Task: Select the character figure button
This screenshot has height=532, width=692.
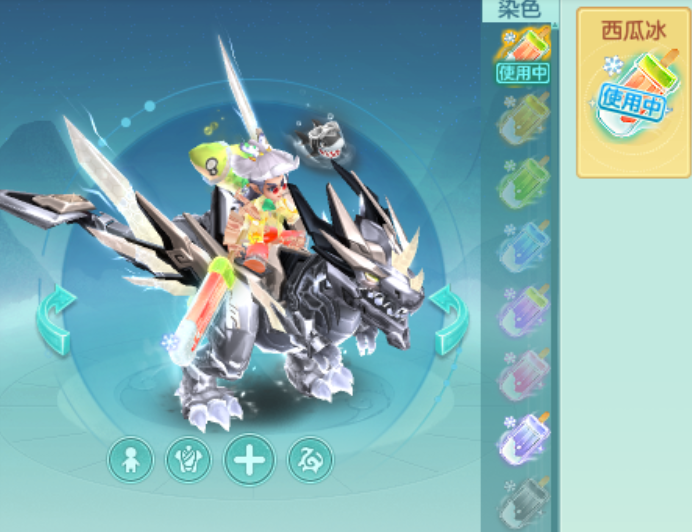Action: click(x=131, y=461)
